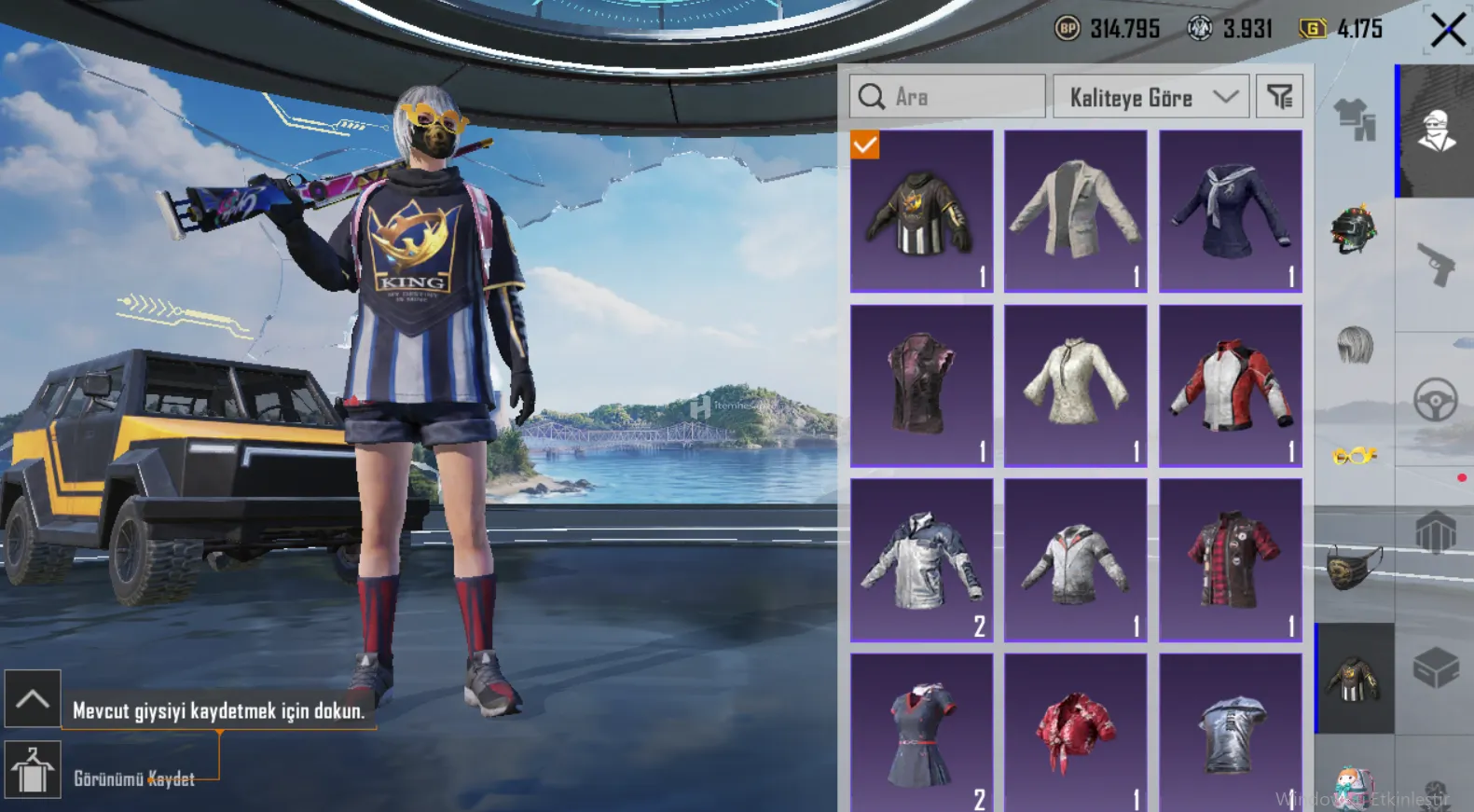The height and width of the screenshot is (812, 1474).
Task: Open the pistol weapons tab
Action: 1436,264
